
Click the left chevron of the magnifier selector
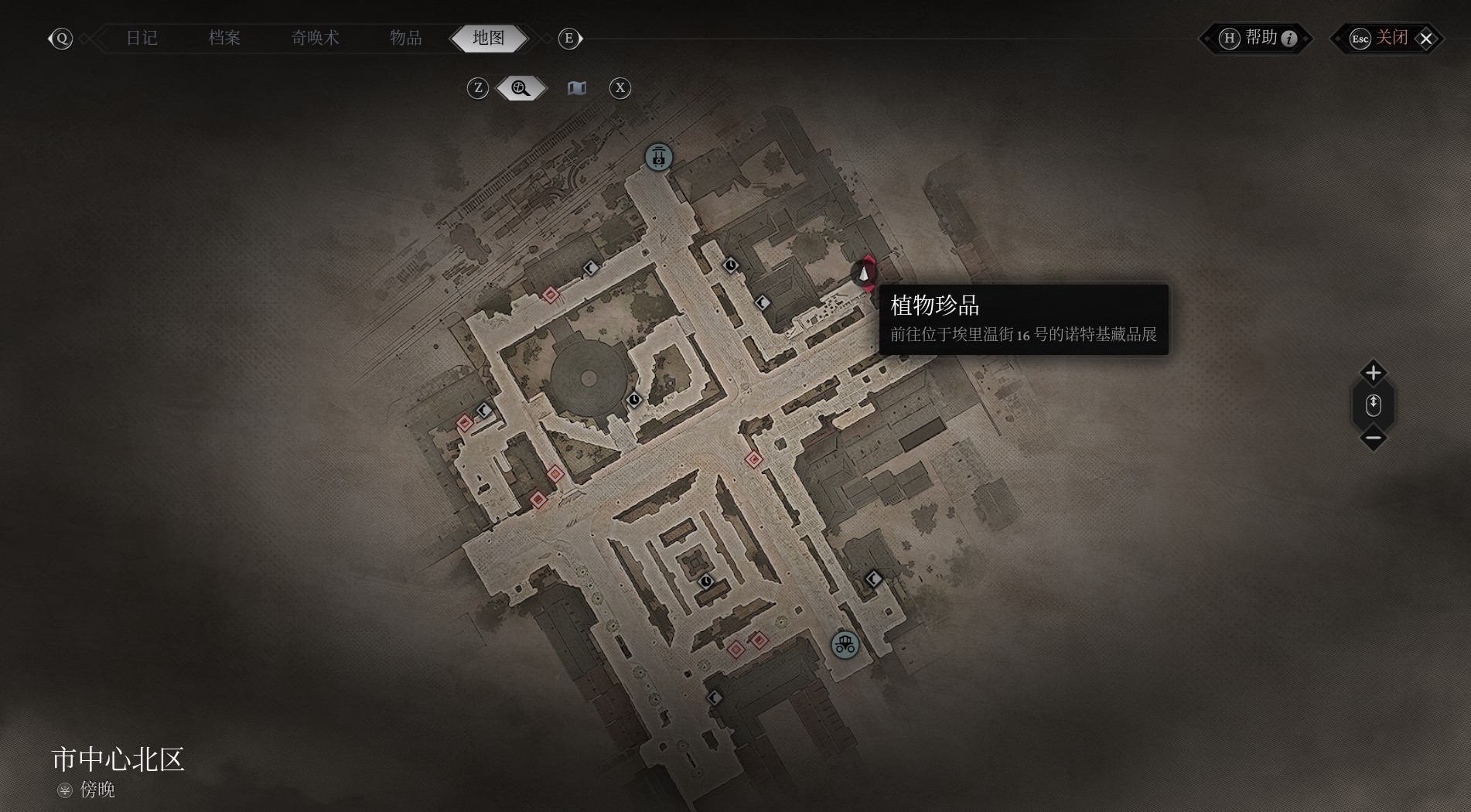(499, 88)
